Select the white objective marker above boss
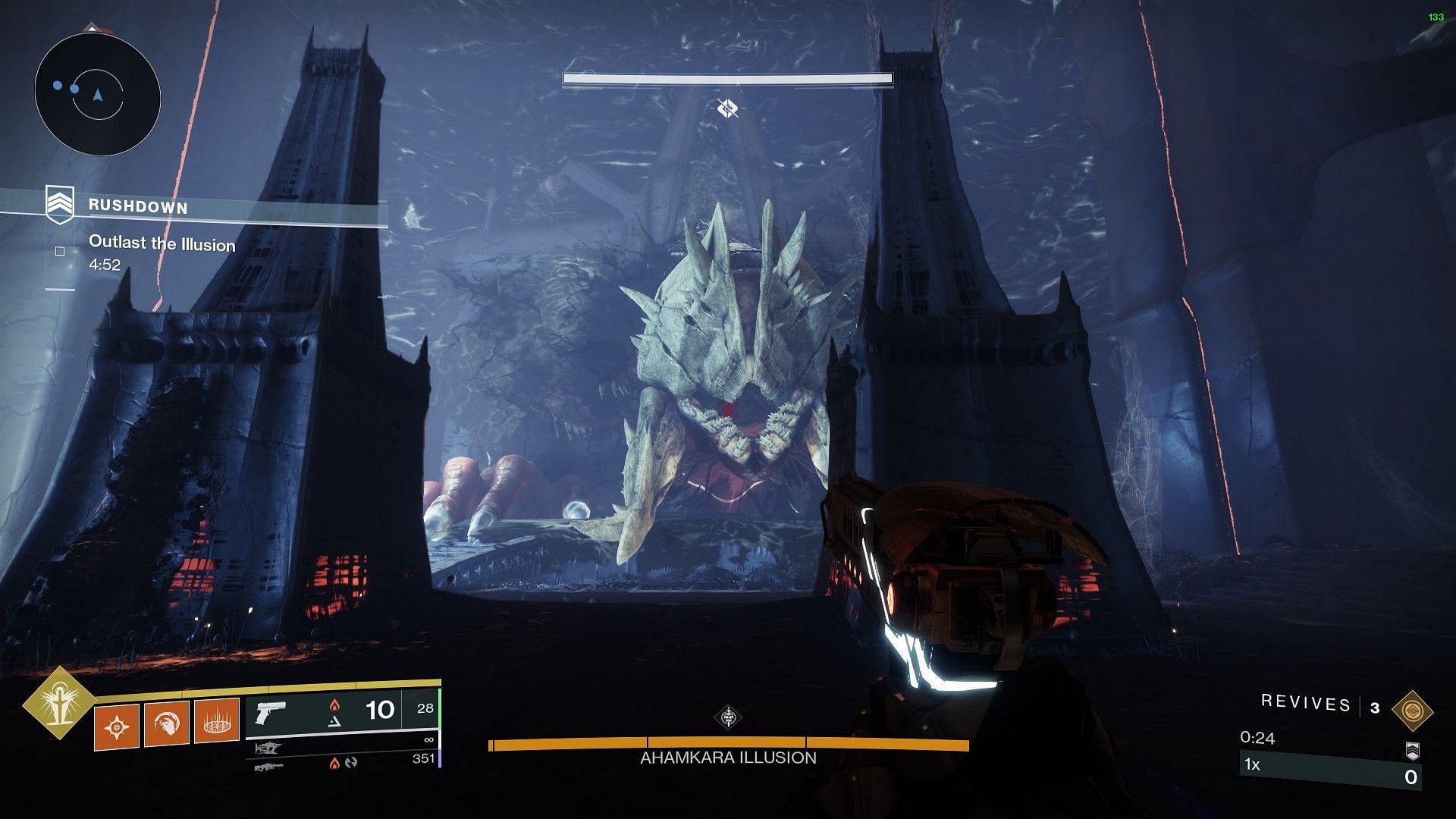Viewport: 1456px width, 819px height. coord(727,108)
